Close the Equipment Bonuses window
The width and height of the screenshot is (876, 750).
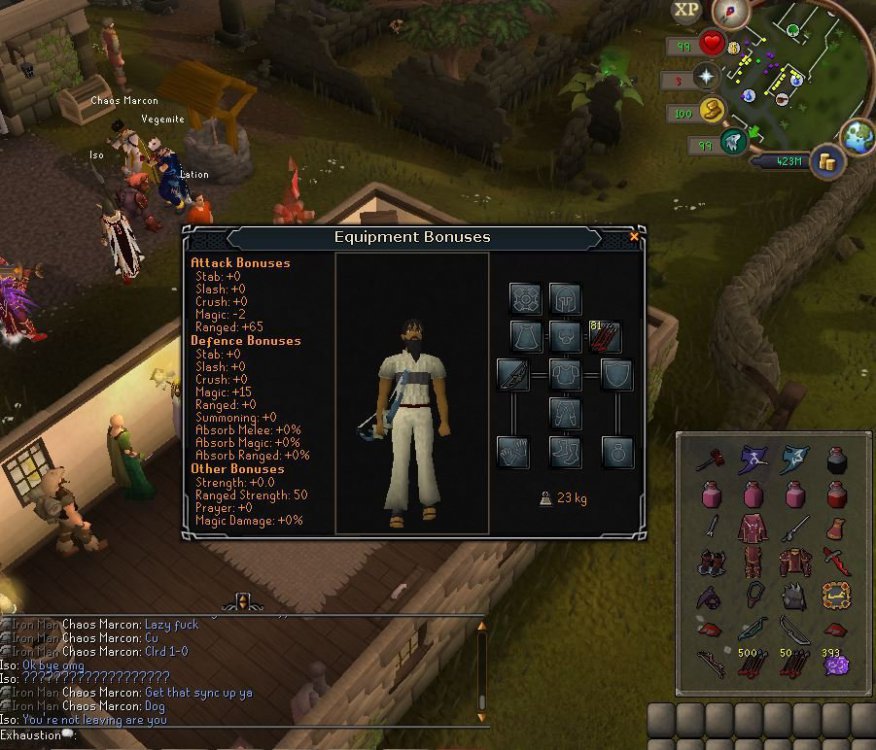633,237
